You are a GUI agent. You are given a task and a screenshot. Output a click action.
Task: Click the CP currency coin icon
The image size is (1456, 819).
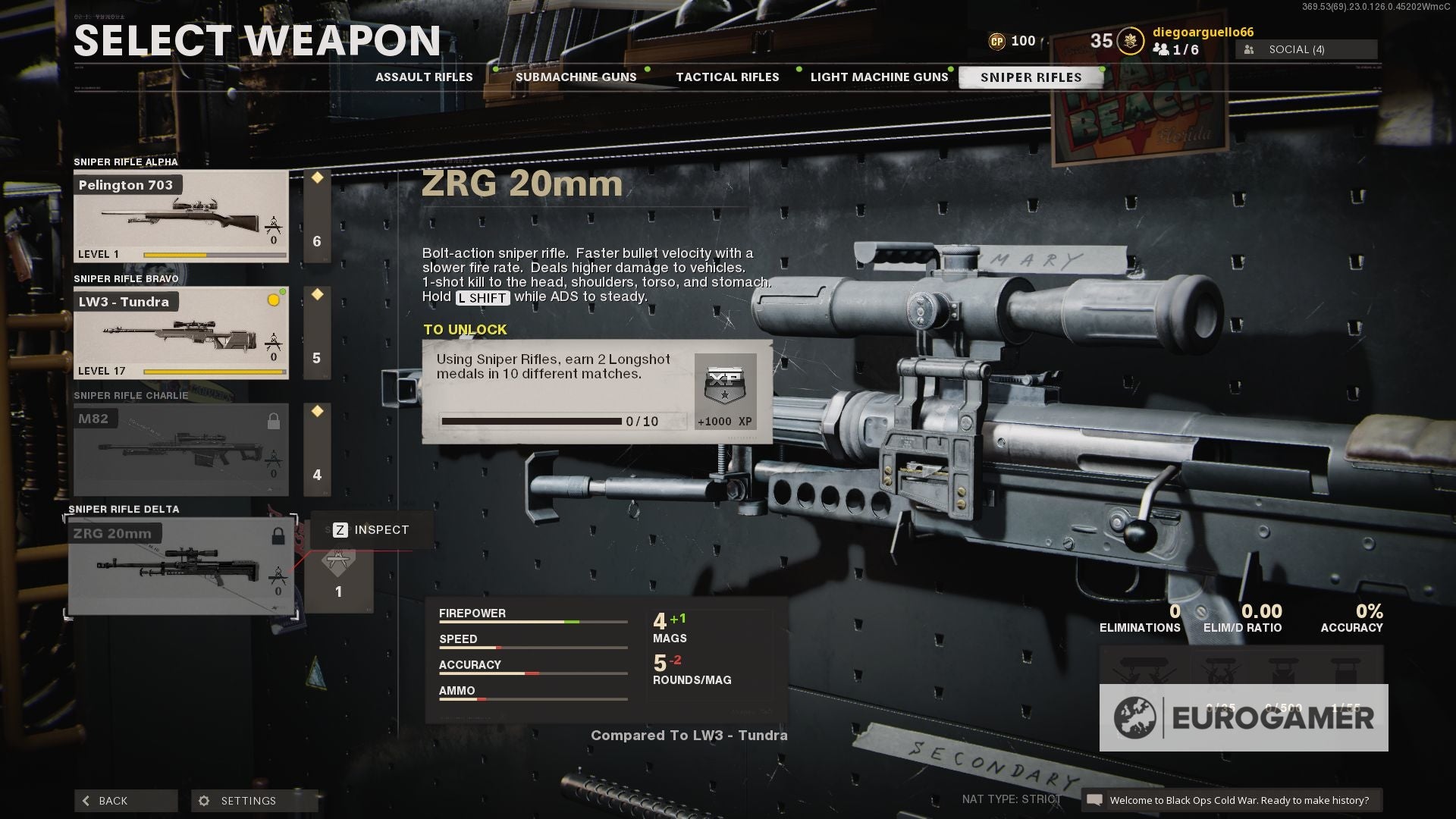(x=998, y=41)
